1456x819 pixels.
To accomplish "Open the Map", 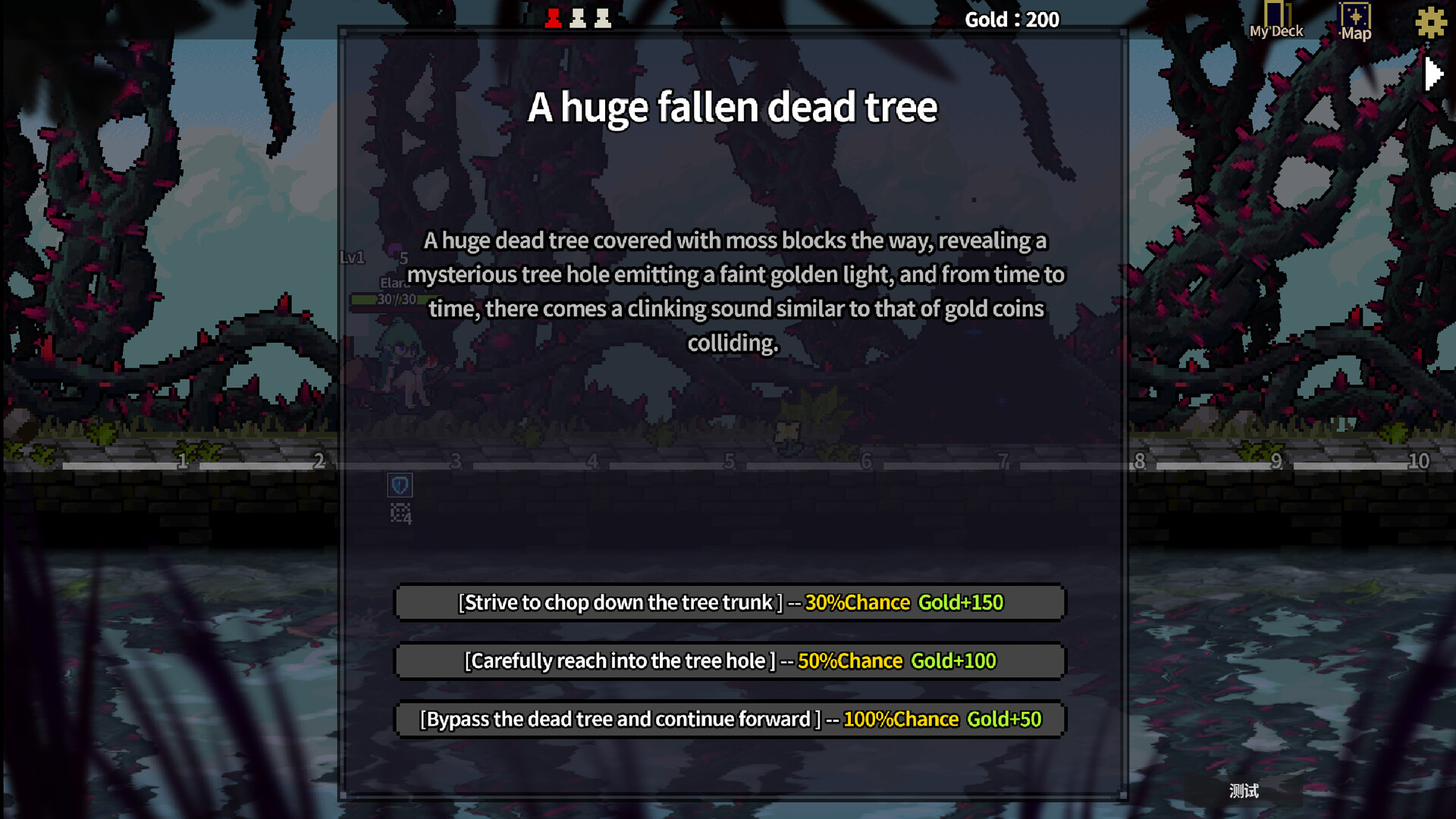I will click(x=1355, y=19).
